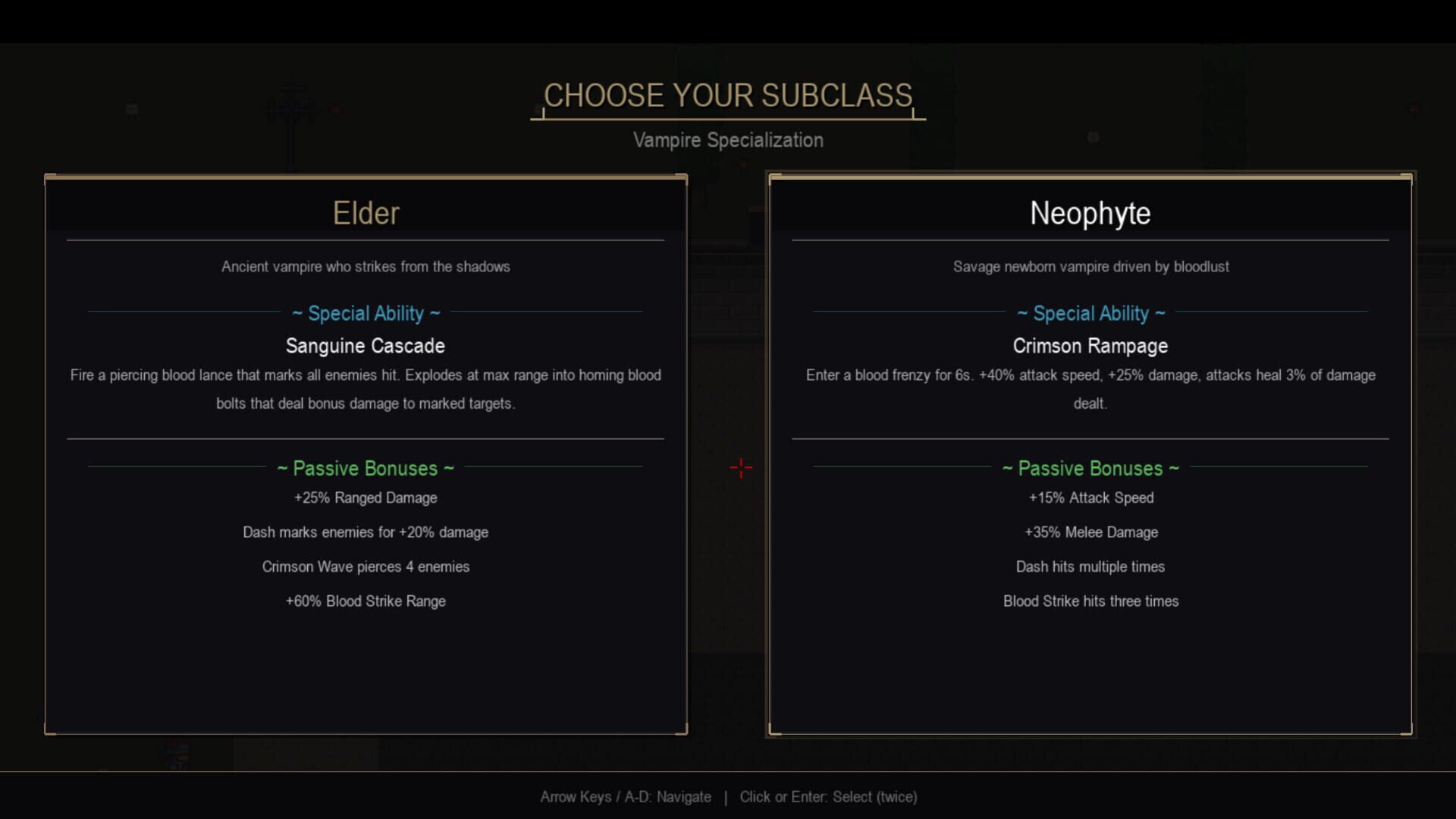The width and height of the screenshot is (1456, 819).
Task: Click the +60% Blood Strike Range entry
Action: click(366, 601)
